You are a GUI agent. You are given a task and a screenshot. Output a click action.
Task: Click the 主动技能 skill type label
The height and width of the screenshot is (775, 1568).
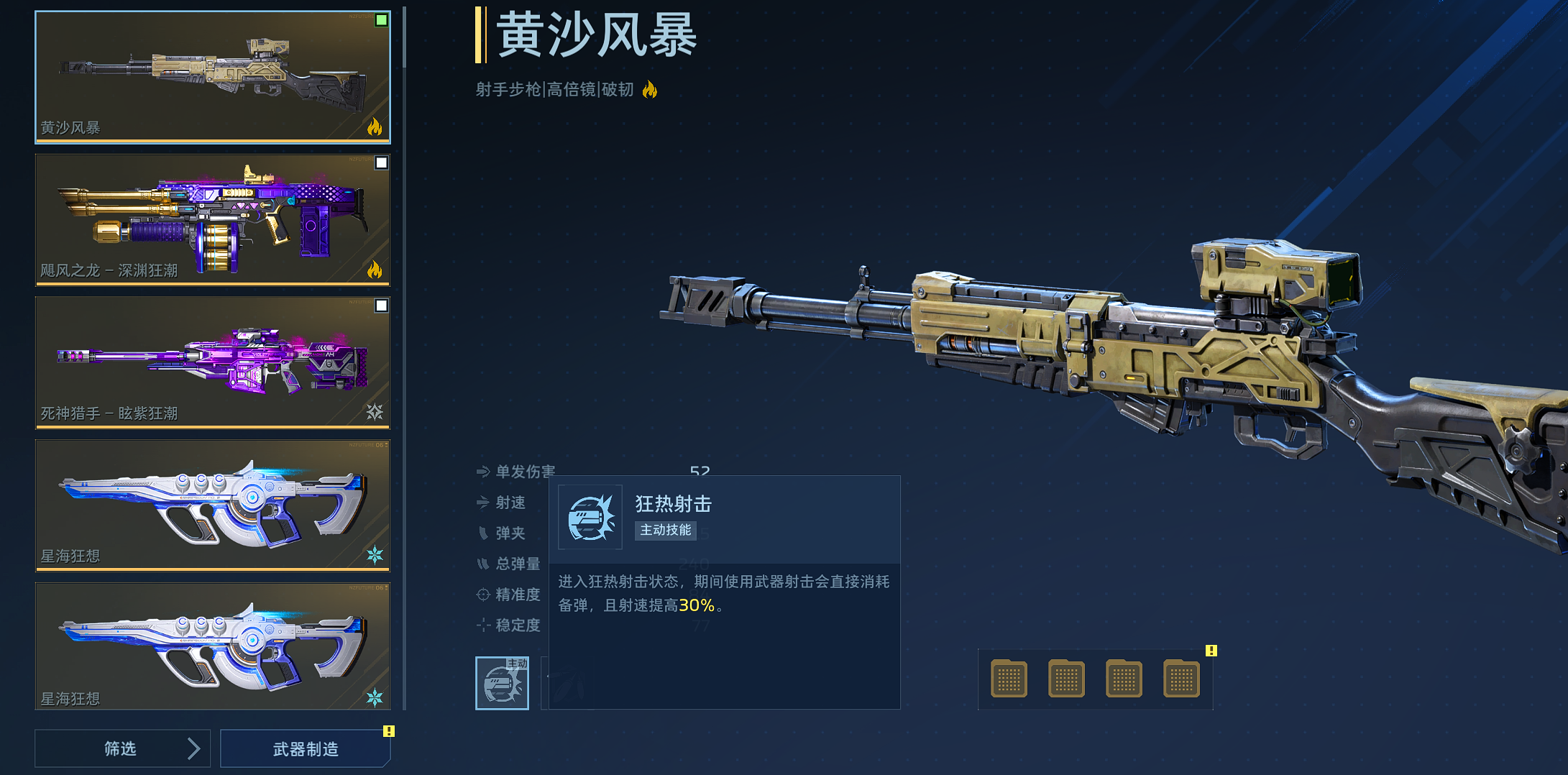[x=665, y=531]
